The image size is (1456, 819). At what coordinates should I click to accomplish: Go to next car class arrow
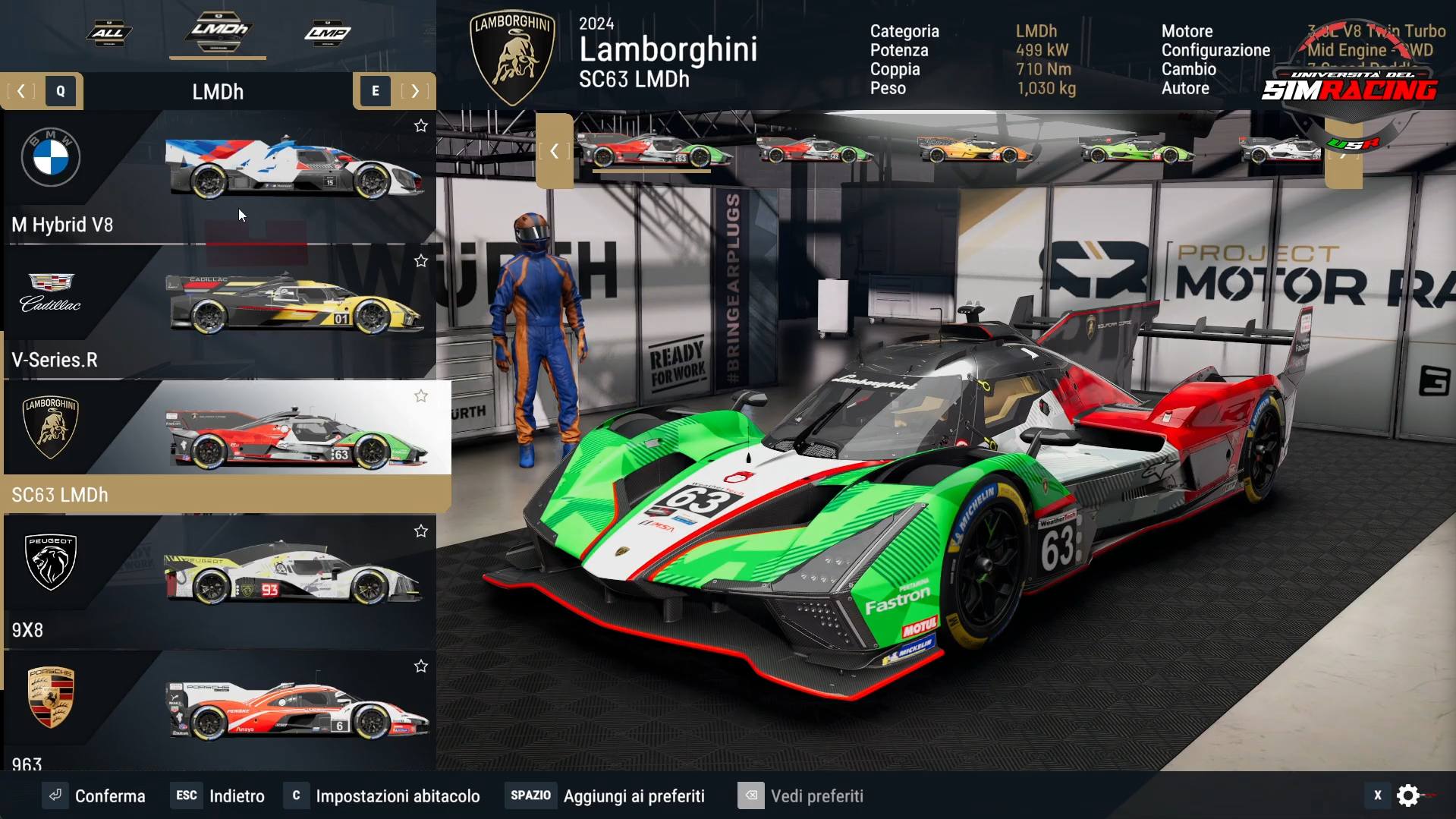pyautogui.click(x=415, y=91)
